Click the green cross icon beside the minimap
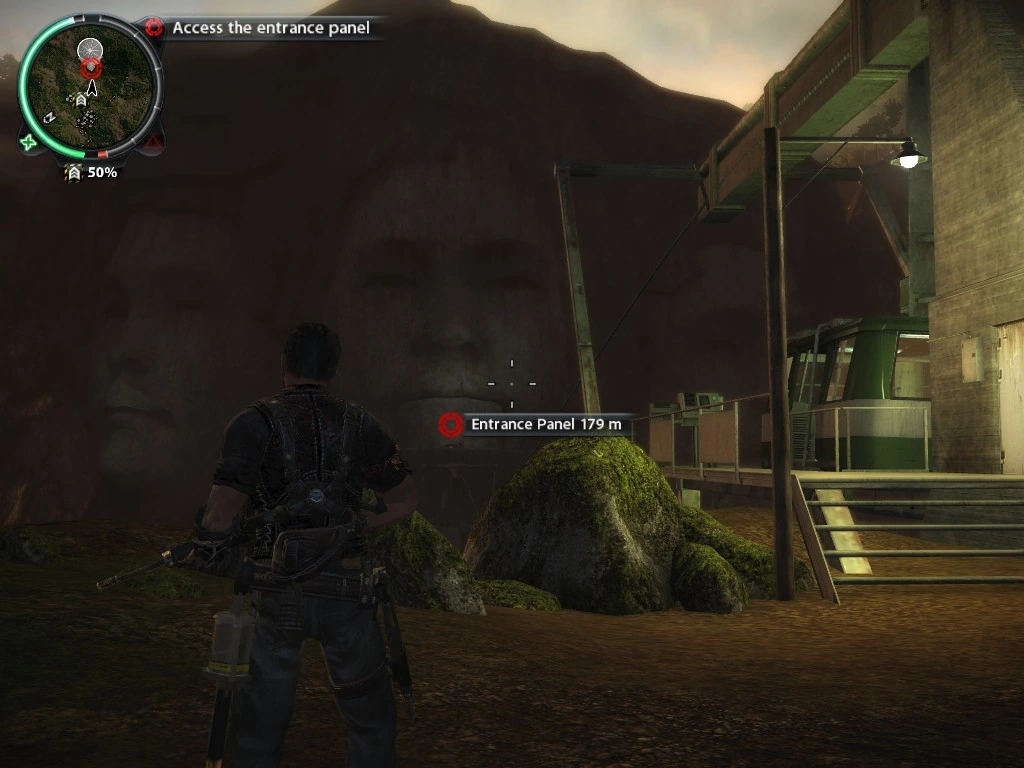Image resolution: width=1024 pixels, height=768 pixels. tap(28, 142)
